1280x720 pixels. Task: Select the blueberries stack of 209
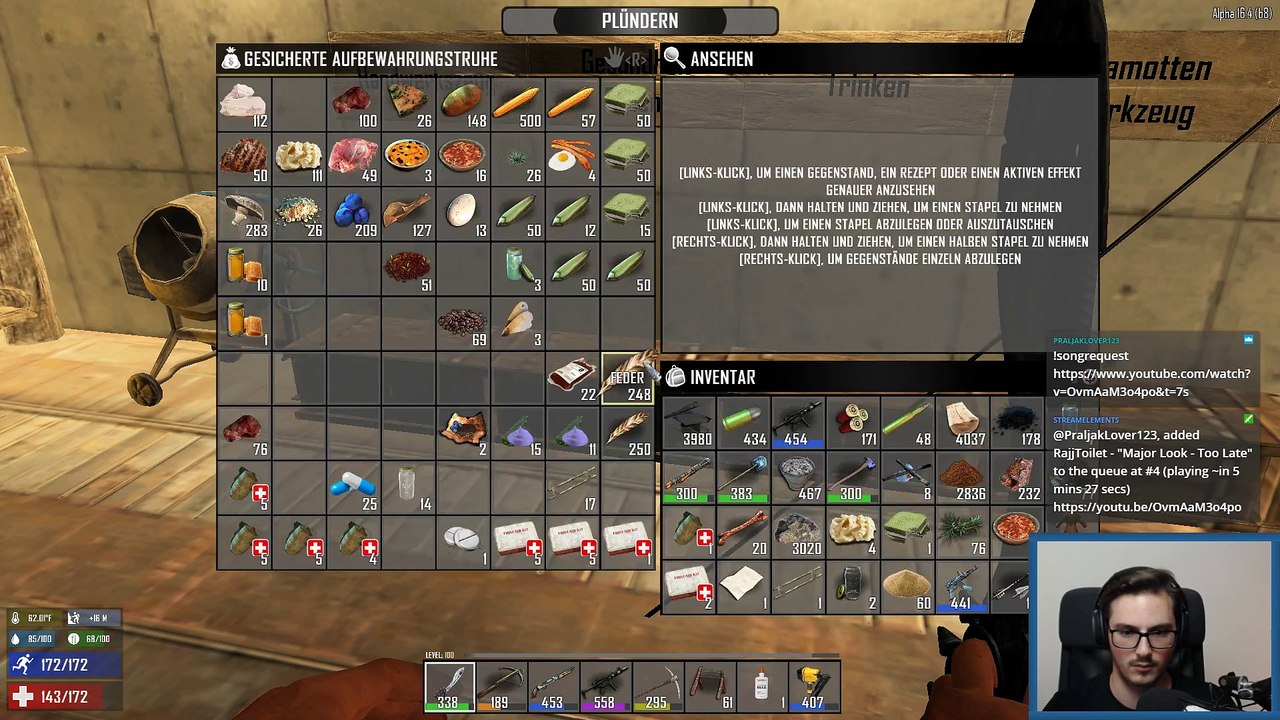pos(353,214)
